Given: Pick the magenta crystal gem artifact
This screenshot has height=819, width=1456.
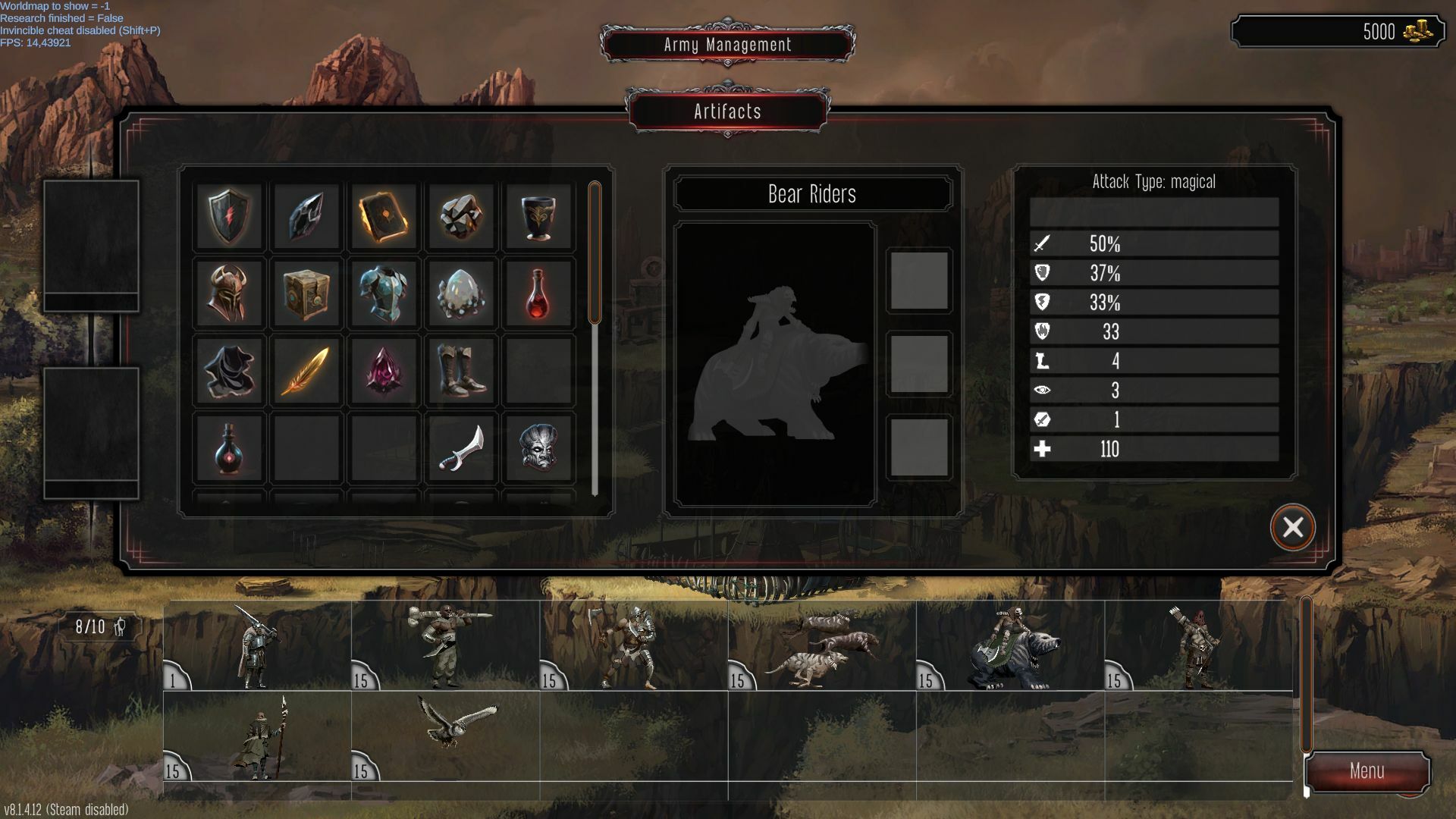Looking at the screenshot, I should [384, 371].
